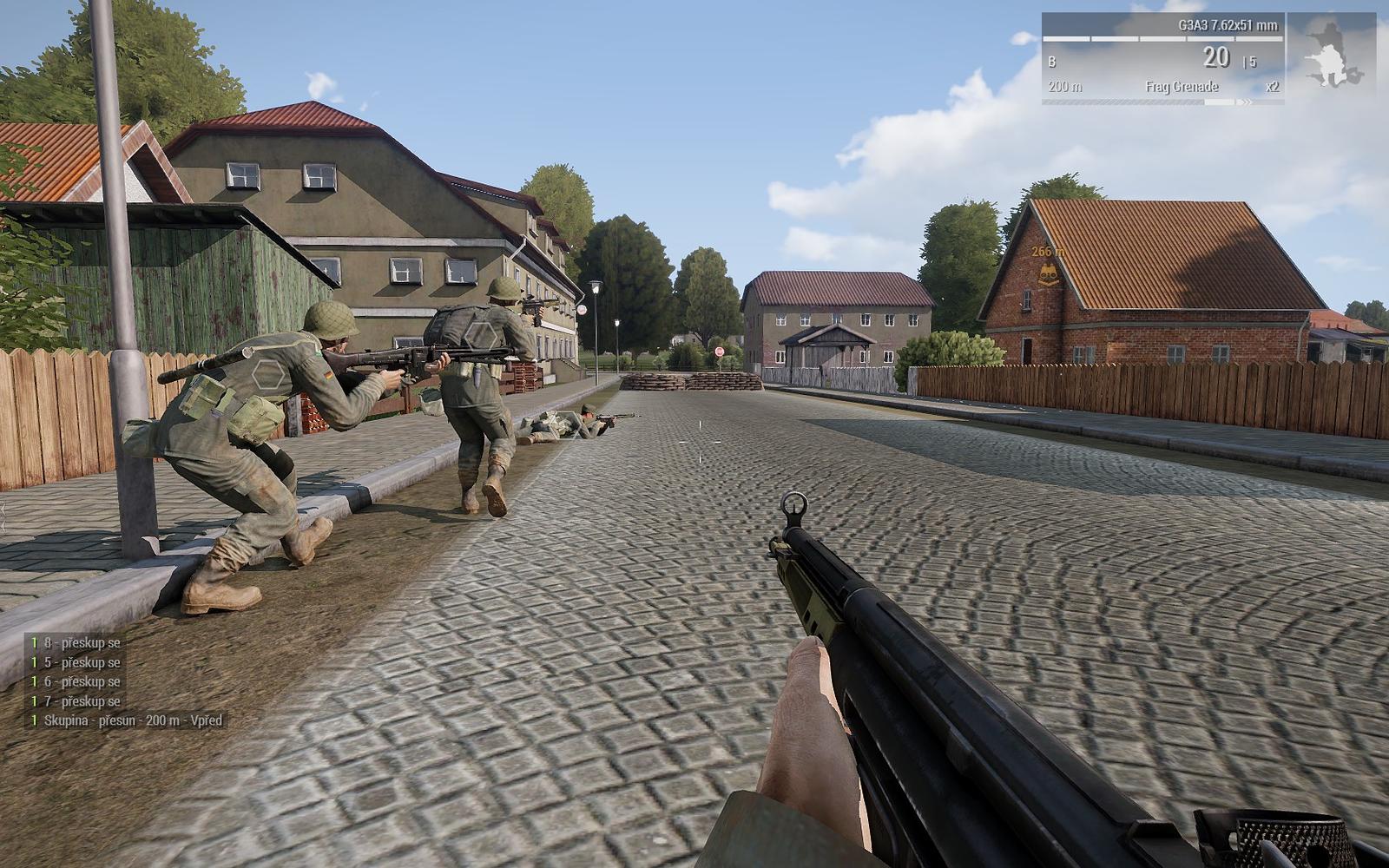
Task: Click the weapon zeroing '200 m' indicator
Action: 1064,87
